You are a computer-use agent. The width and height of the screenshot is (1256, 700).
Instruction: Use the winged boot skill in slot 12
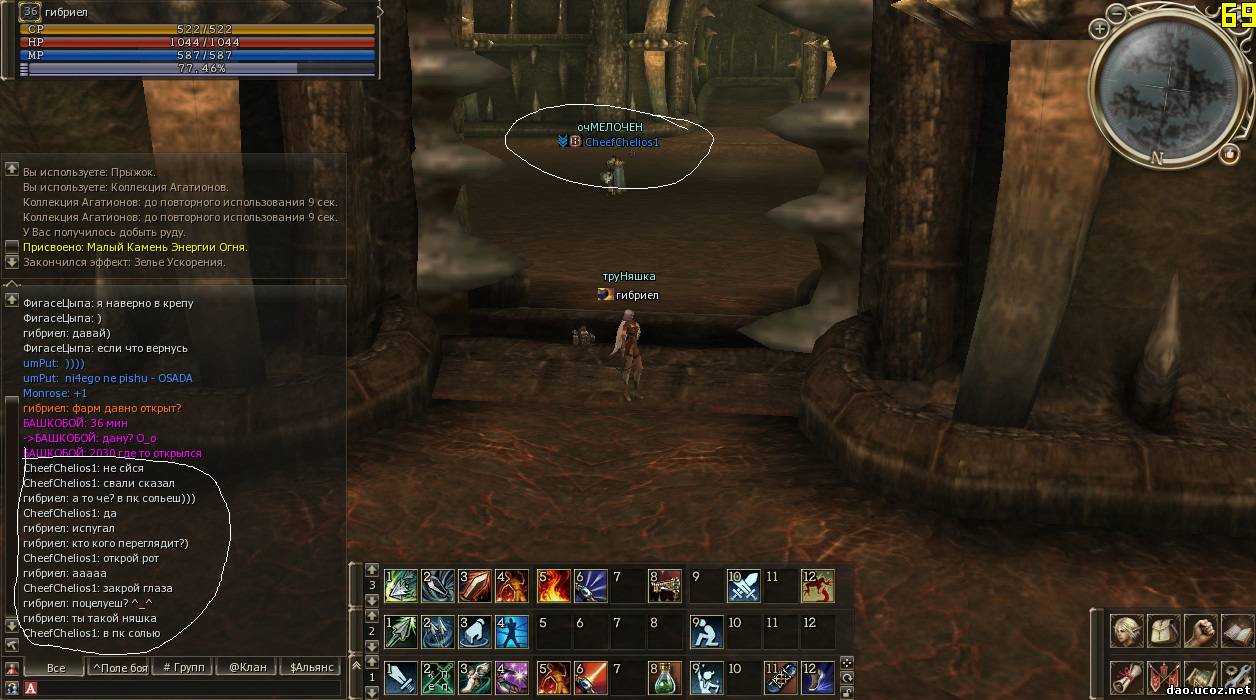[x=817, y=678]
